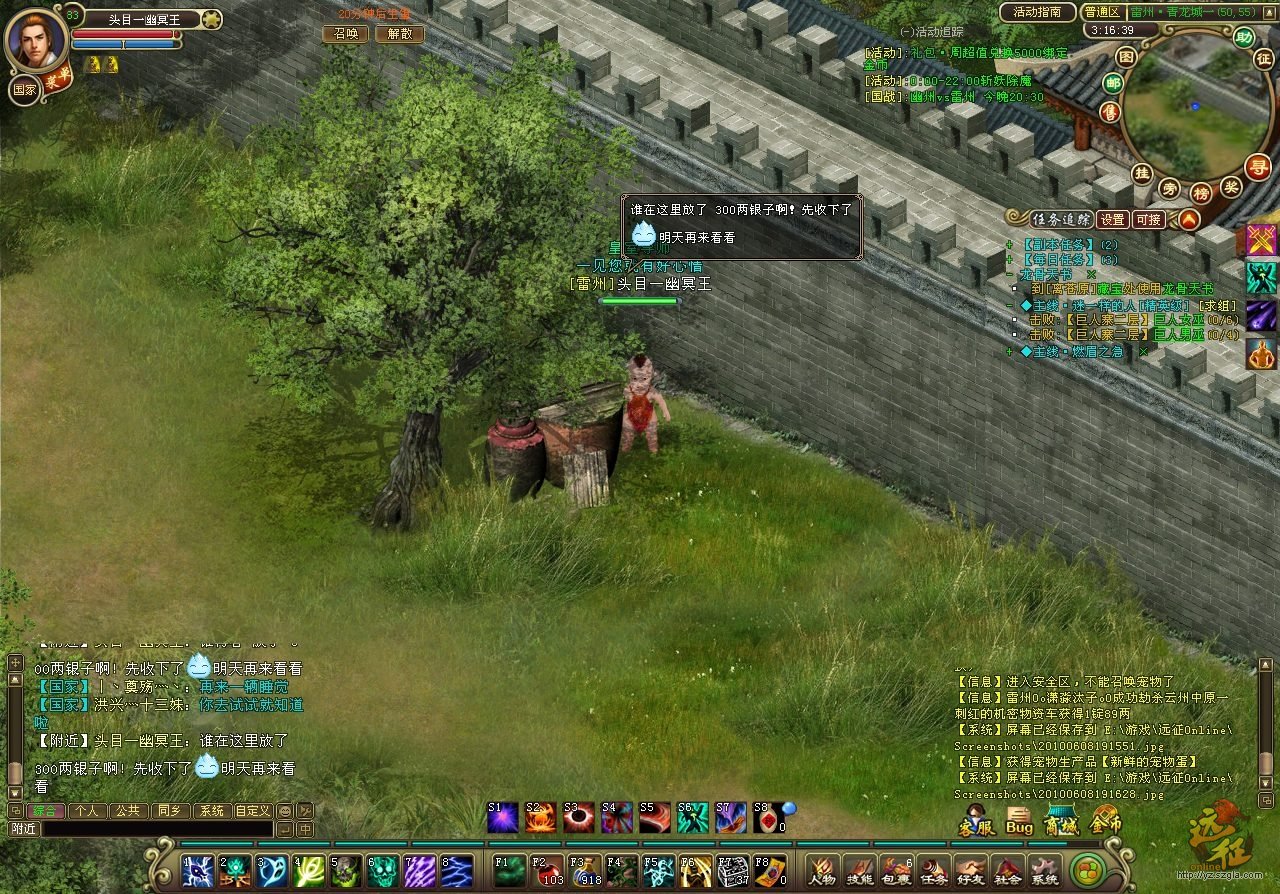The width and height of the screenshot is (1280, 894).
Task: Open the 好友 friends list
Action: [x=970, y=870]
